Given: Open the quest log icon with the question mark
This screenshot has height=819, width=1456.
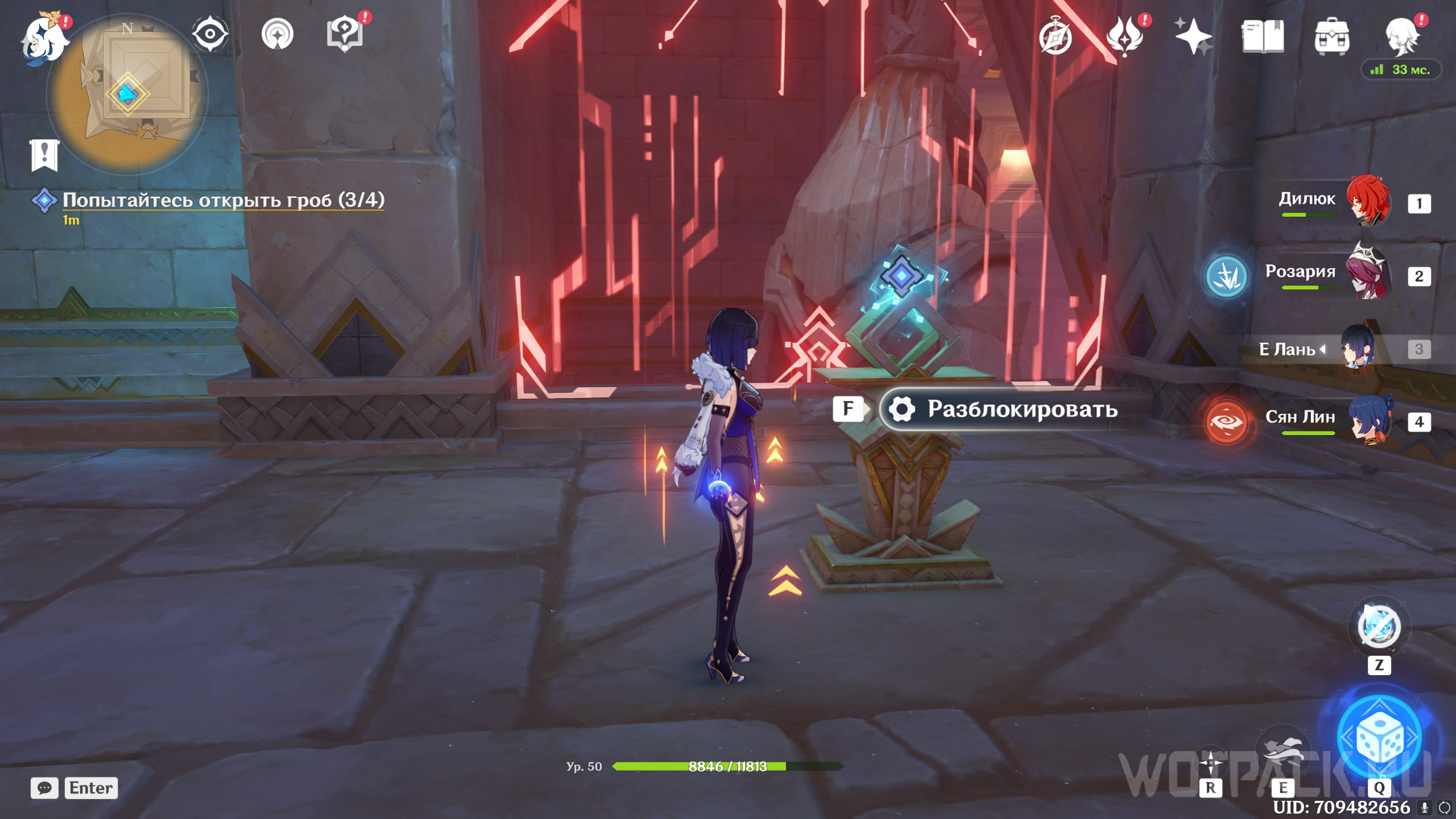Looking at the screenshot, I should (x=345, y=34).
